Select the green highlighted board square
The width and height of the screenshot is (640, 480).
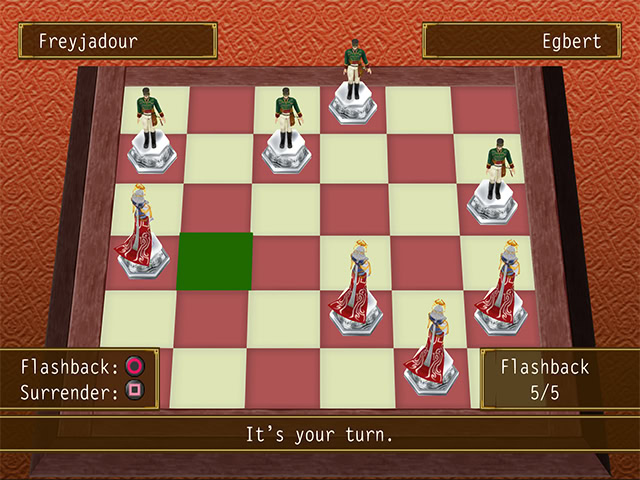[215, 261]
